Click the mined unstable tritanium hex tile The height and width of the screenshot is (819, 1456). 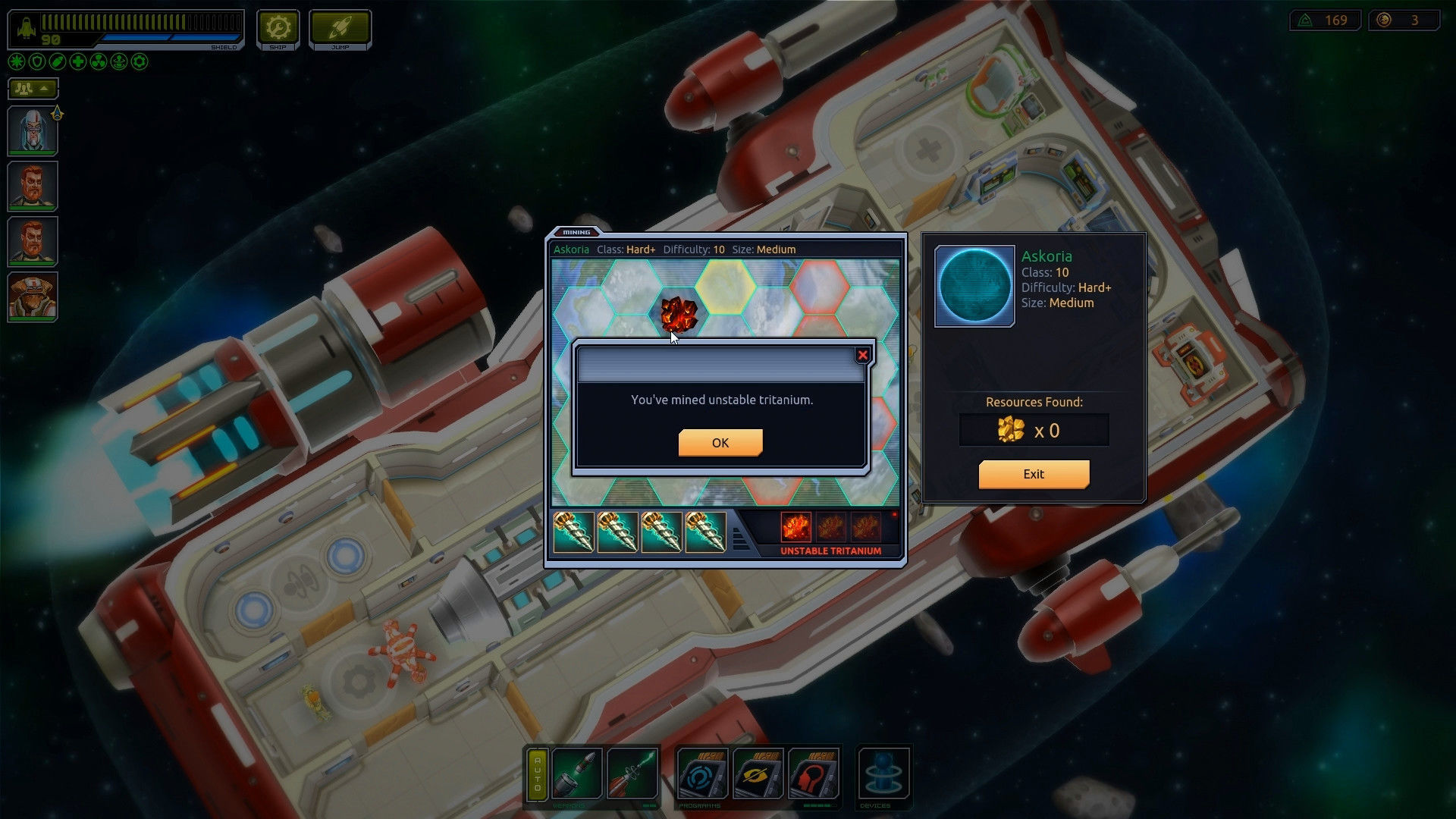(x=678, y=313)
